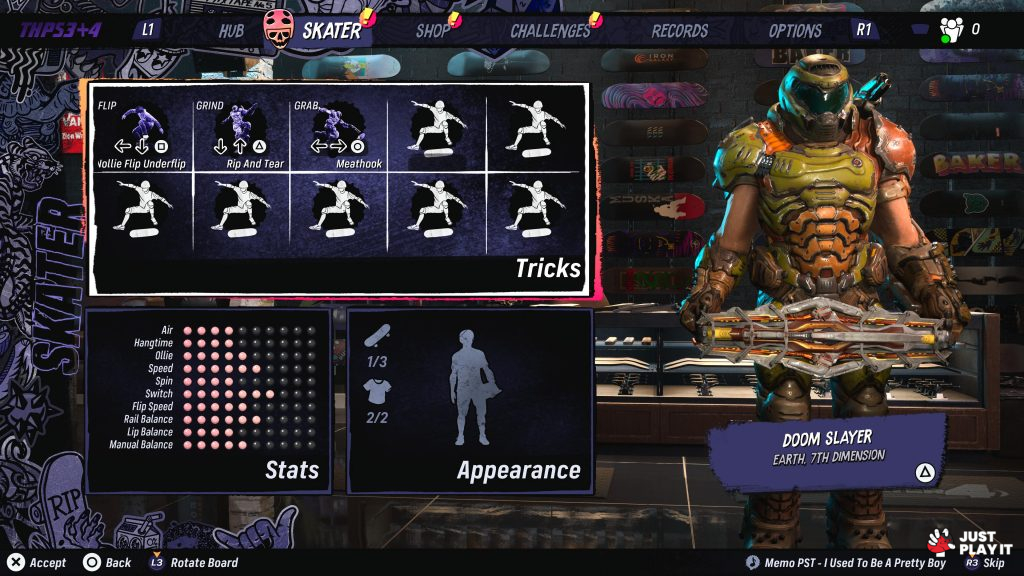Open the Hub tab
Image resolution: width=1024 pixels, height=576 pixels.
(231, 30)
